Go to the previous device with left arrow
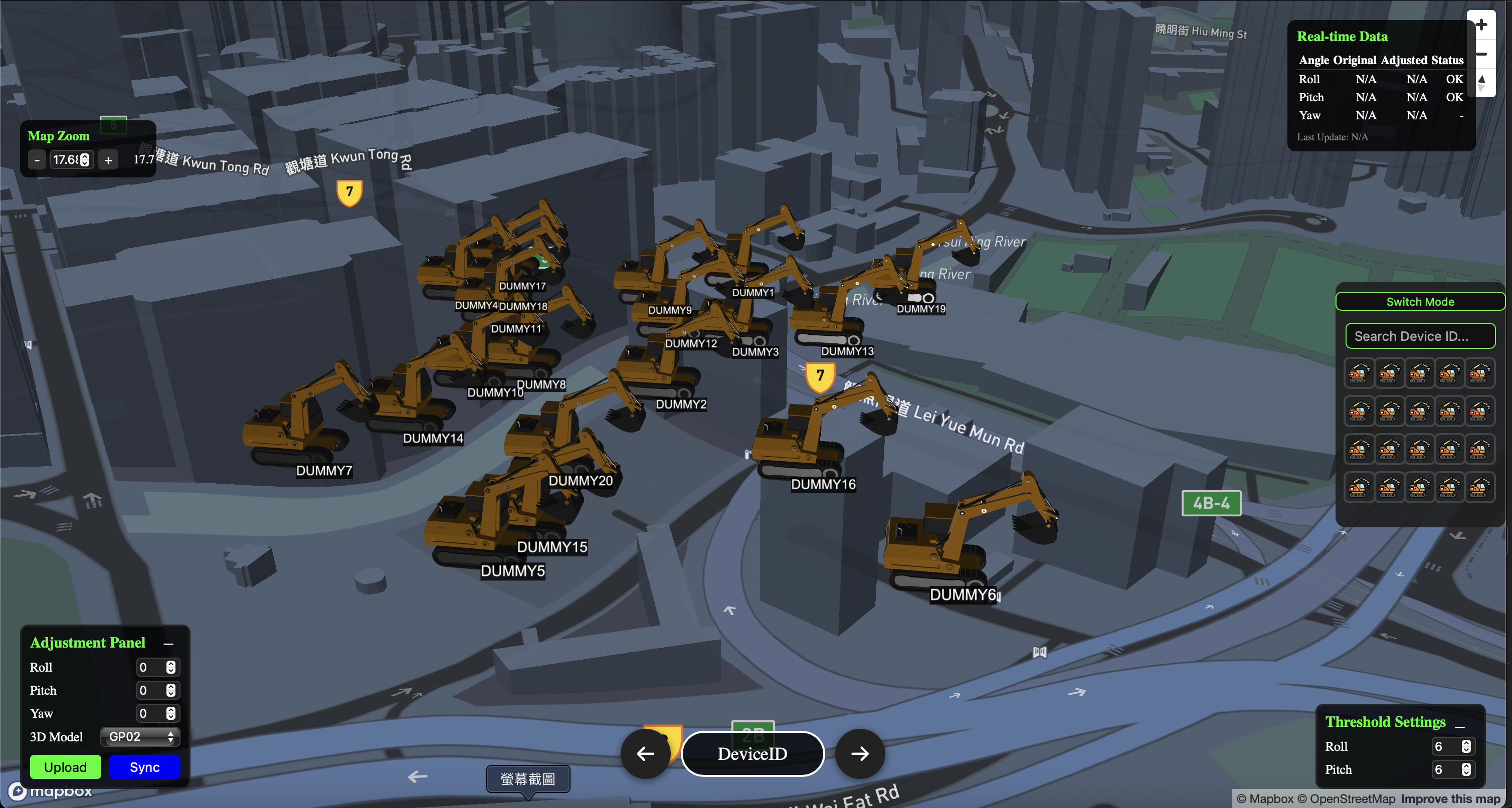 pyautogui.click(x=645, y=753)
